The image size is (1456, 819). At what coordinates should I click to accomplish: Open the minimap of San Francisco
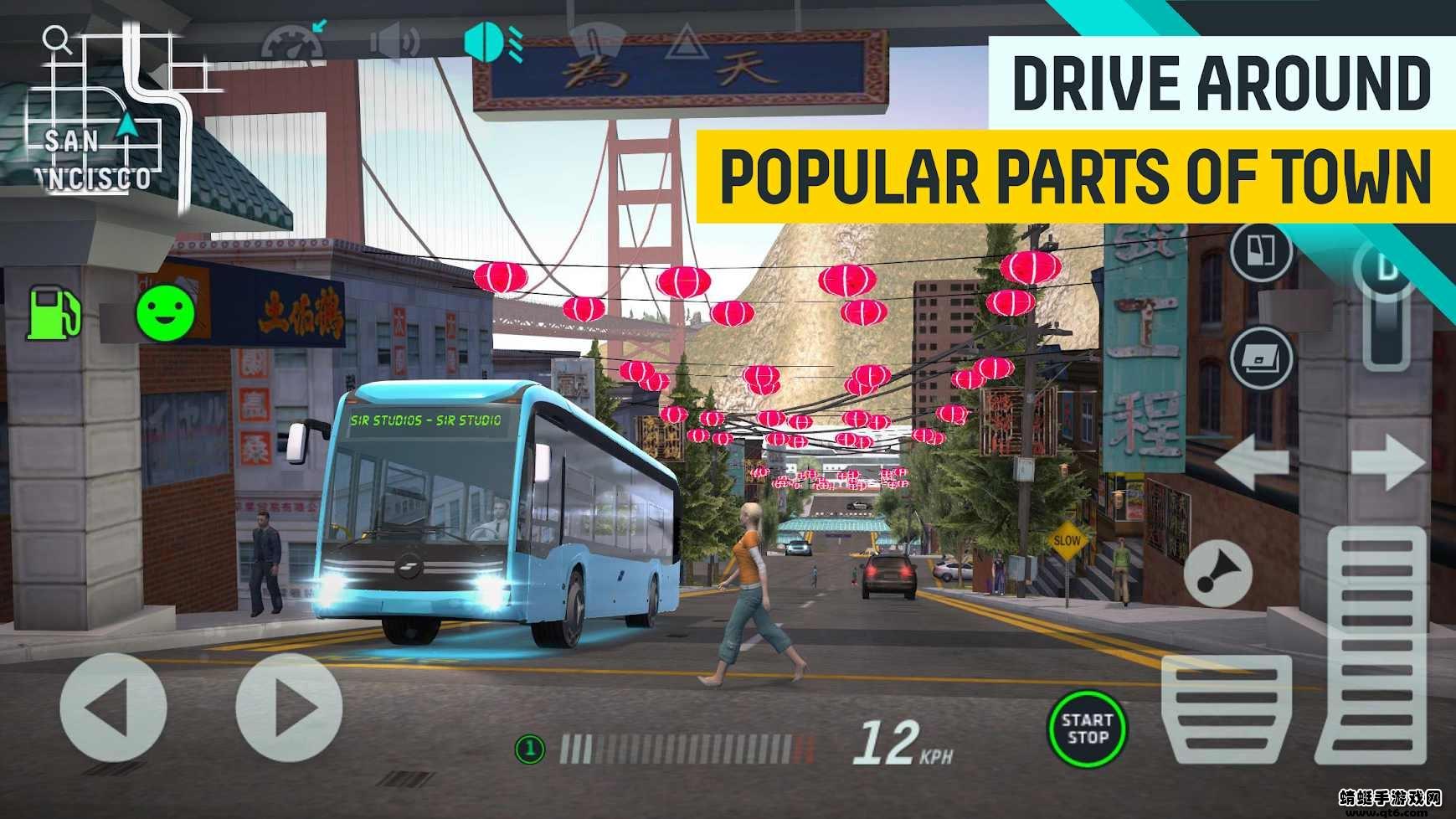point(109,117)
